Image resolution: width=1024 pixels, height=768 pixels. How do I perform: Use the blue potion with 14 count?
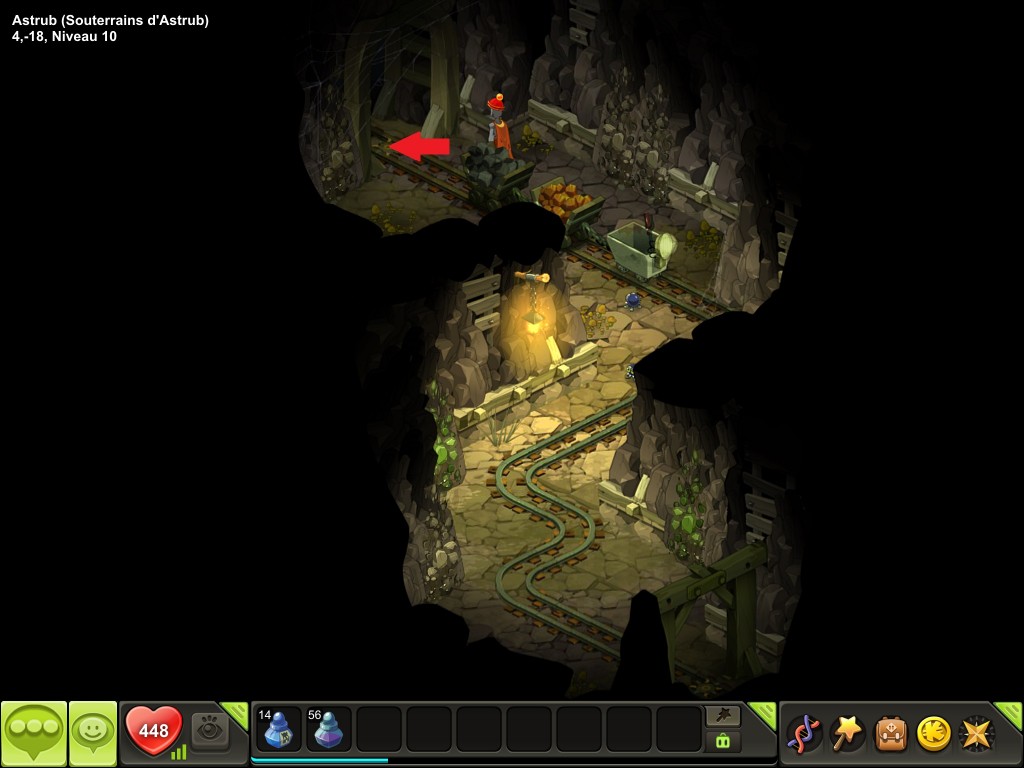(x=278, y=729)
